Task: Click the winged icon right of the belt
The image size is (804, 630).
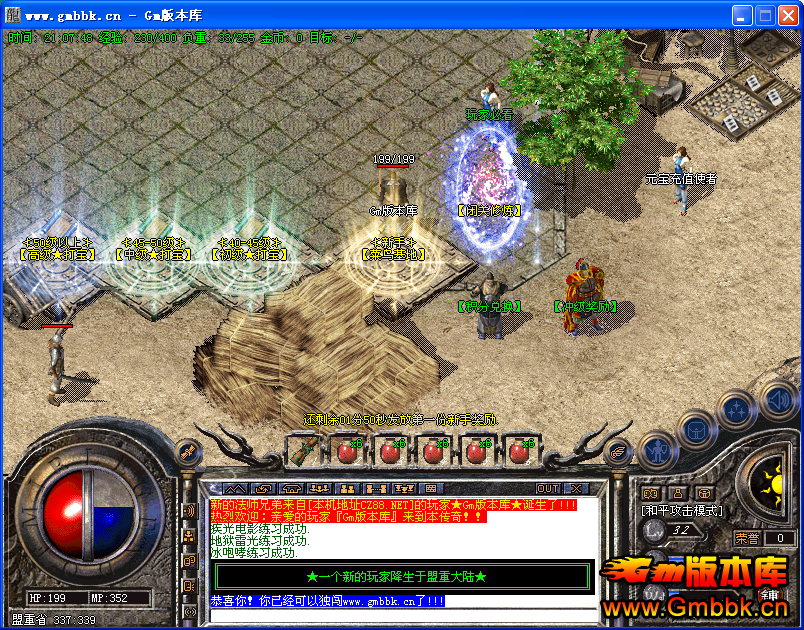Action: (617, 451)
